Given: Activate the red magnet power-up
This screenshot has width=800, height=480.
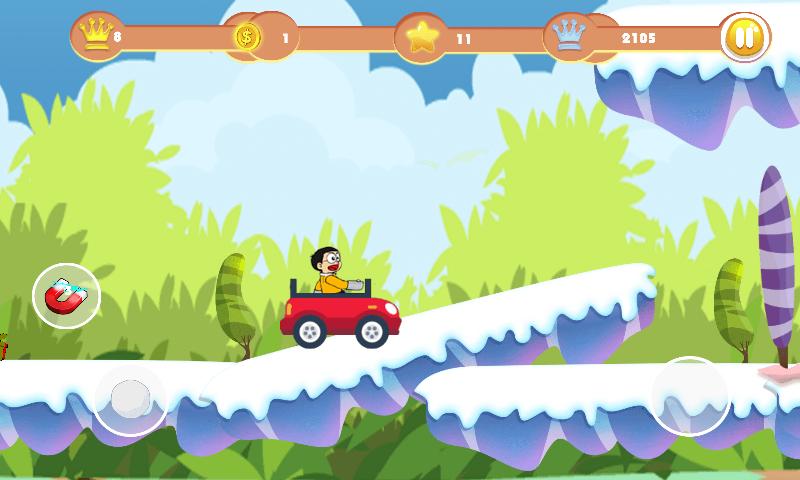Looking at the screenshot, I should pos(66,297).
